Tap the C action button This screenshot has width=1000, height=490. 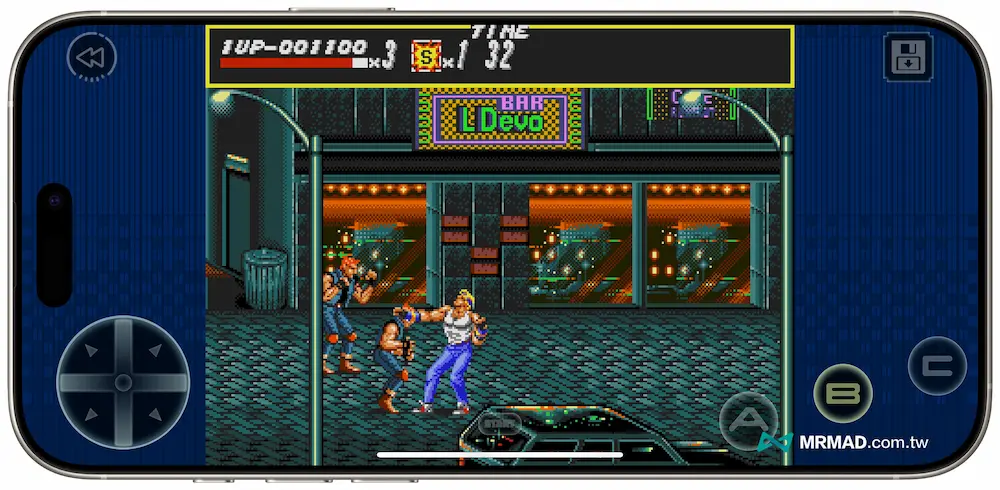(937, 365)
